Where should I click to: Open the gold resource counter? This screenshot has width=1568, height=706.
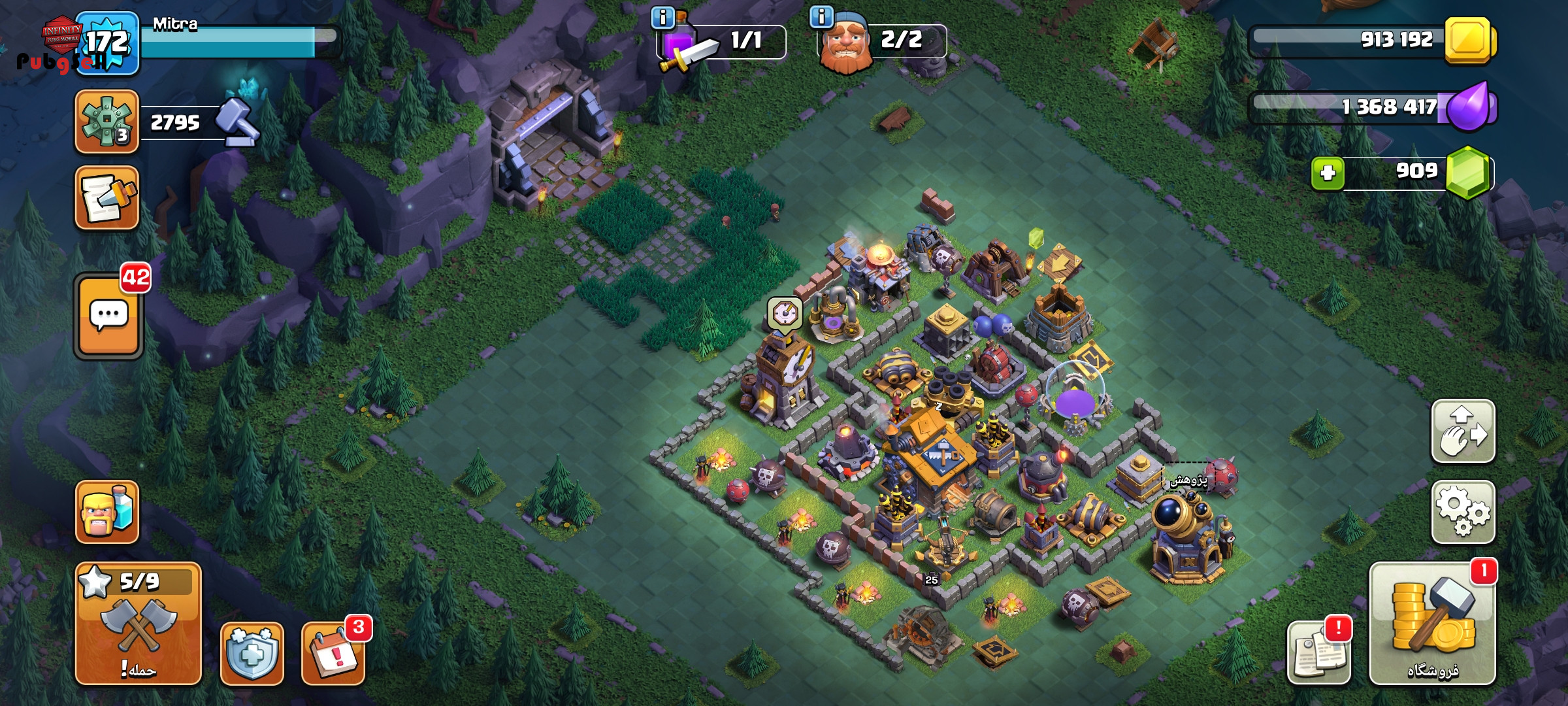tap(1372, 40)
